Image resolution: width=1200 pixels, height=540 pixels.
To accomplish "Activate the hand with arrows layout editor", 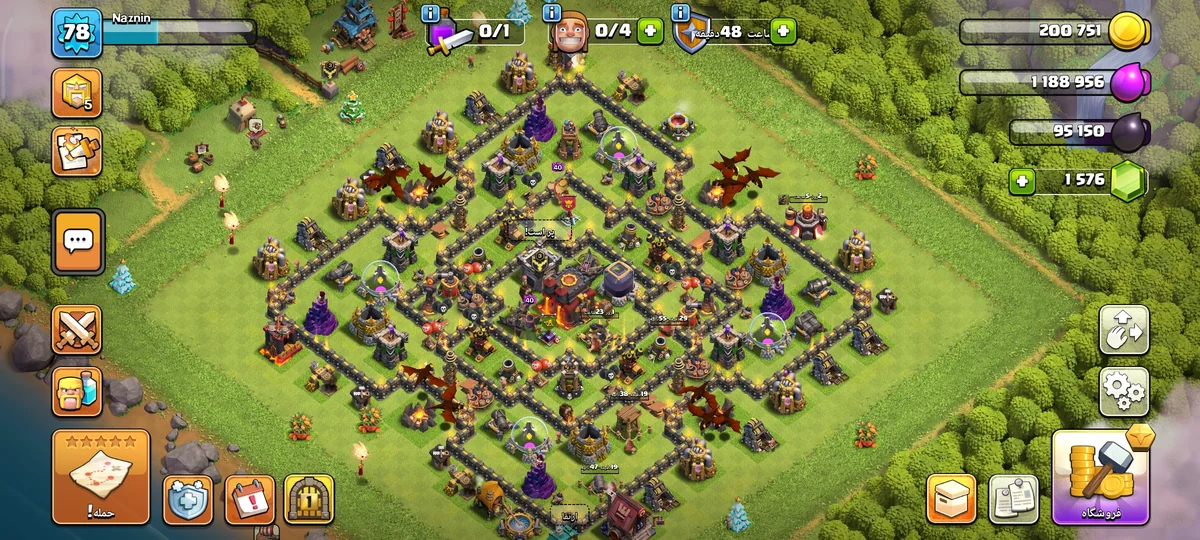I will tap(1124, 330).
